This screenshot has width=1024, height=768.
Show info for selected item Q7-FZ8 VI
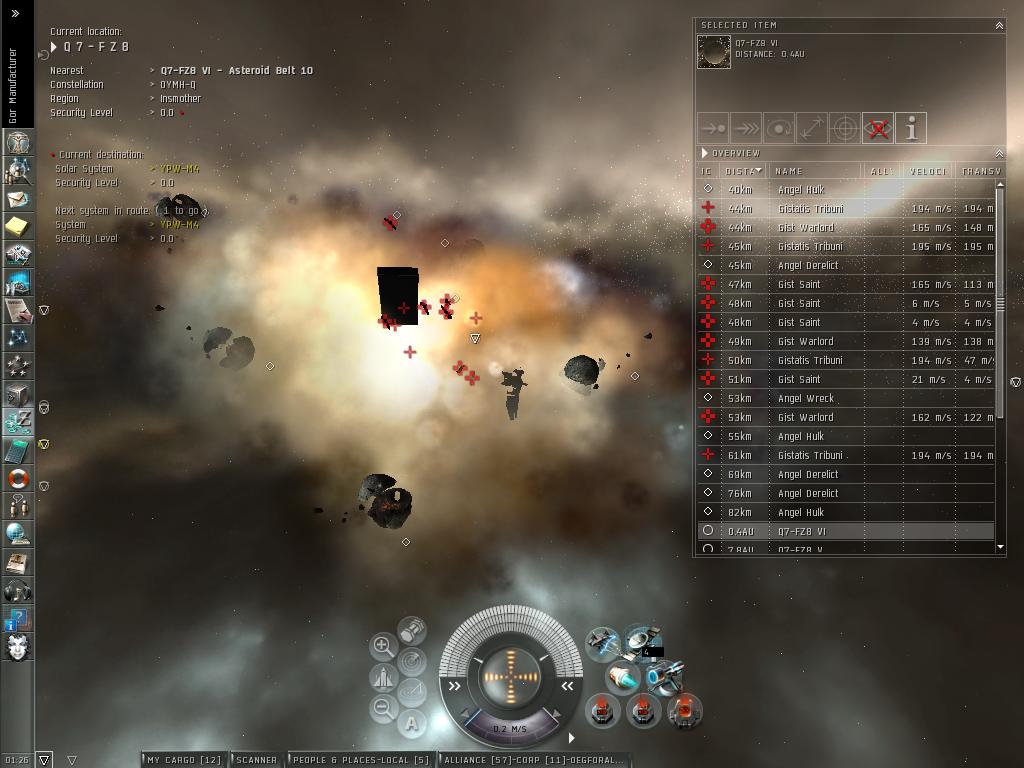click(911, 128)
